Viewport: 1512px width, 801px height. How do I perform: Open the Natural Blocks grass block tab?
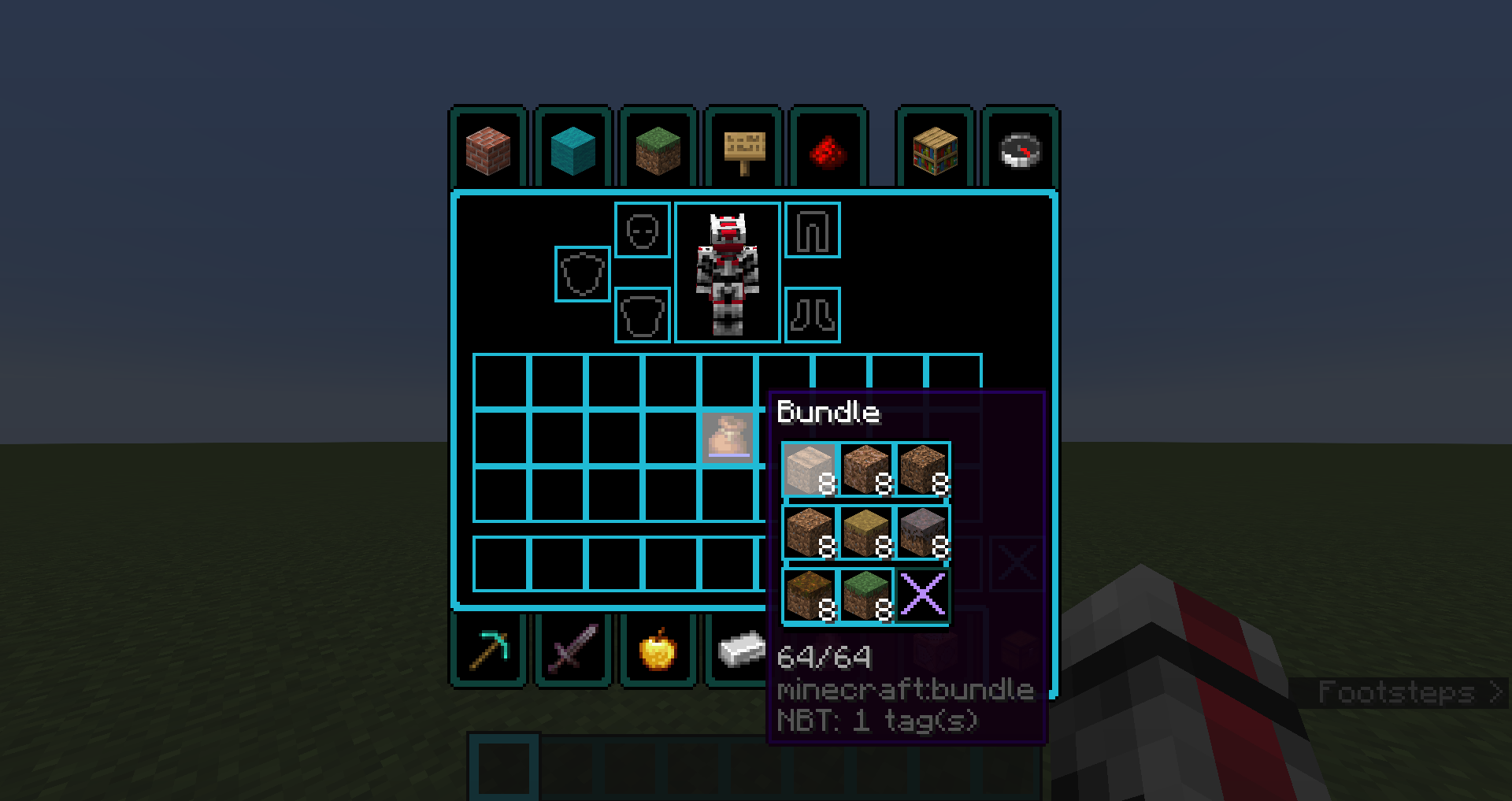658,150
